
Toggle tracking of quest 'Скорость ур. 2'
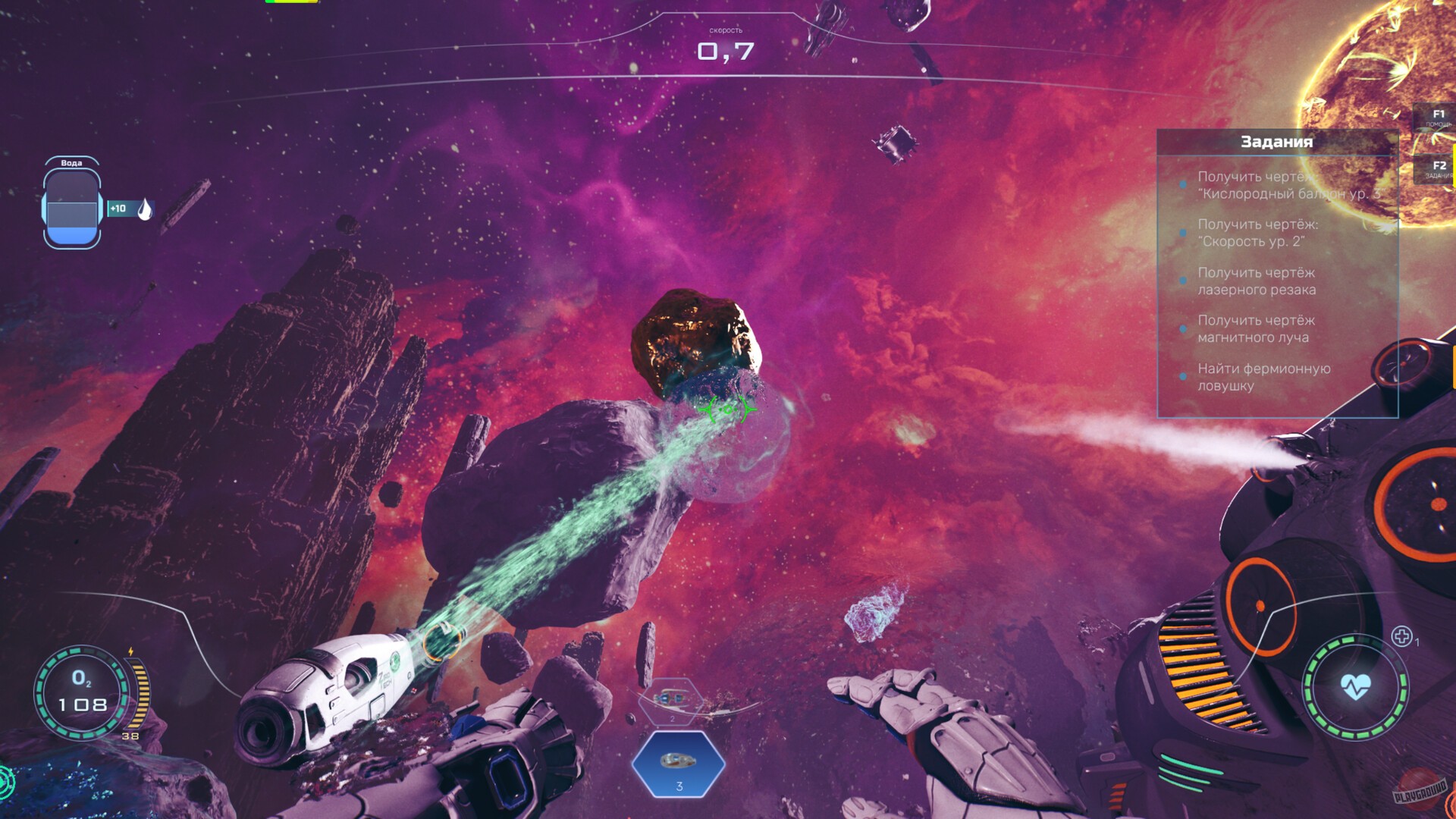(1183, 232)
